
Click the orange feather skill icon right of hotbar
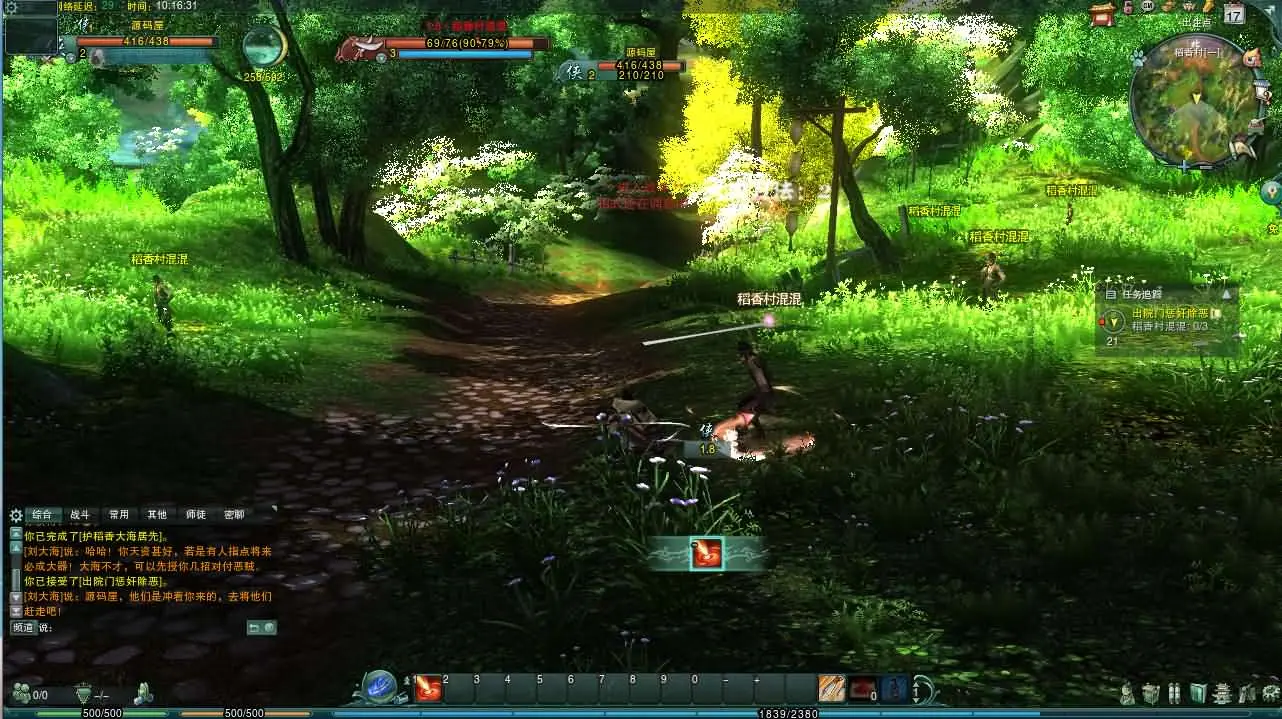tap(831, 689)
